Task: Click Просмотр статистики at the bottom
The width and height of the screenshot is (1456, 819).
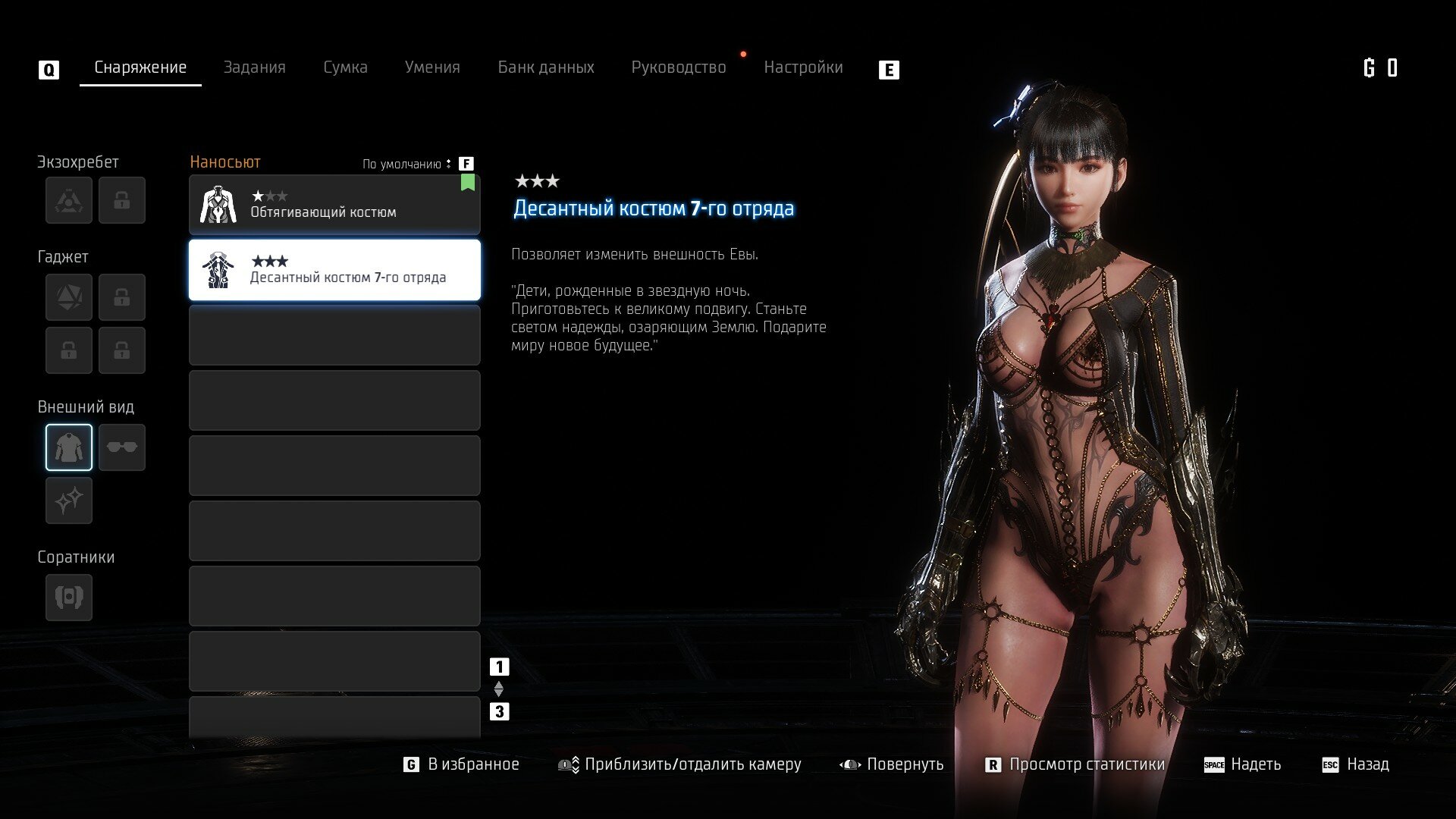Action: 1086,764
